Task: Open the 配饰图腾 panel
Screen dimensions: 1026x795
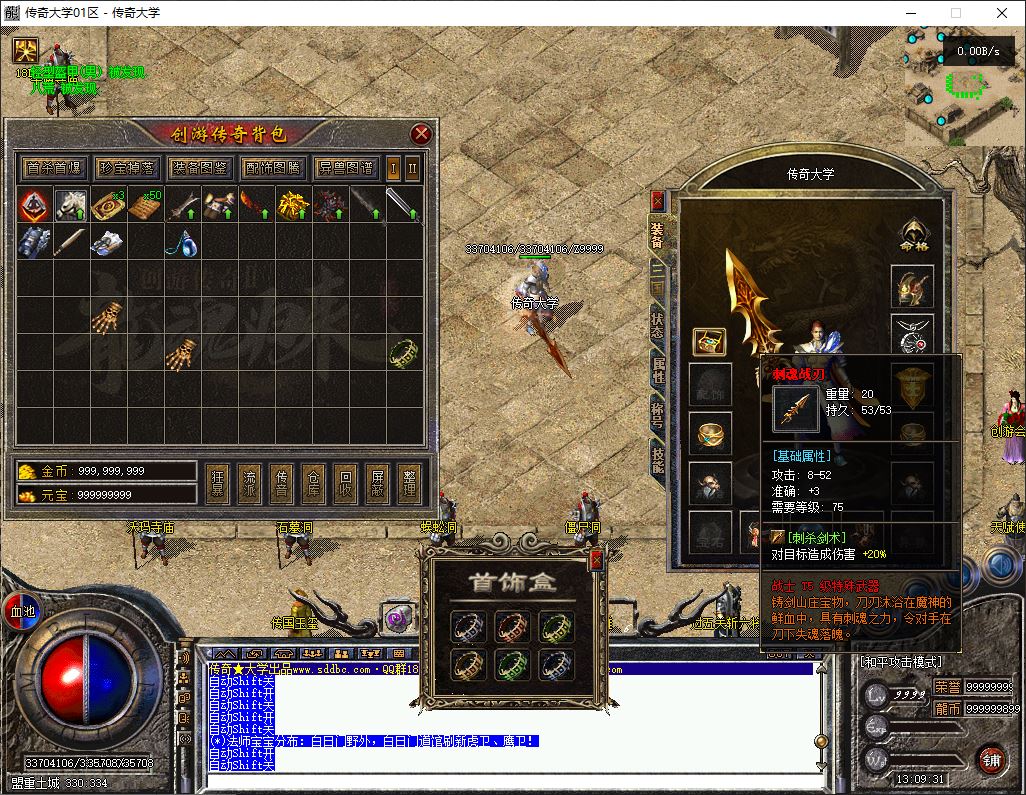Action: click(x=271, y=168)
